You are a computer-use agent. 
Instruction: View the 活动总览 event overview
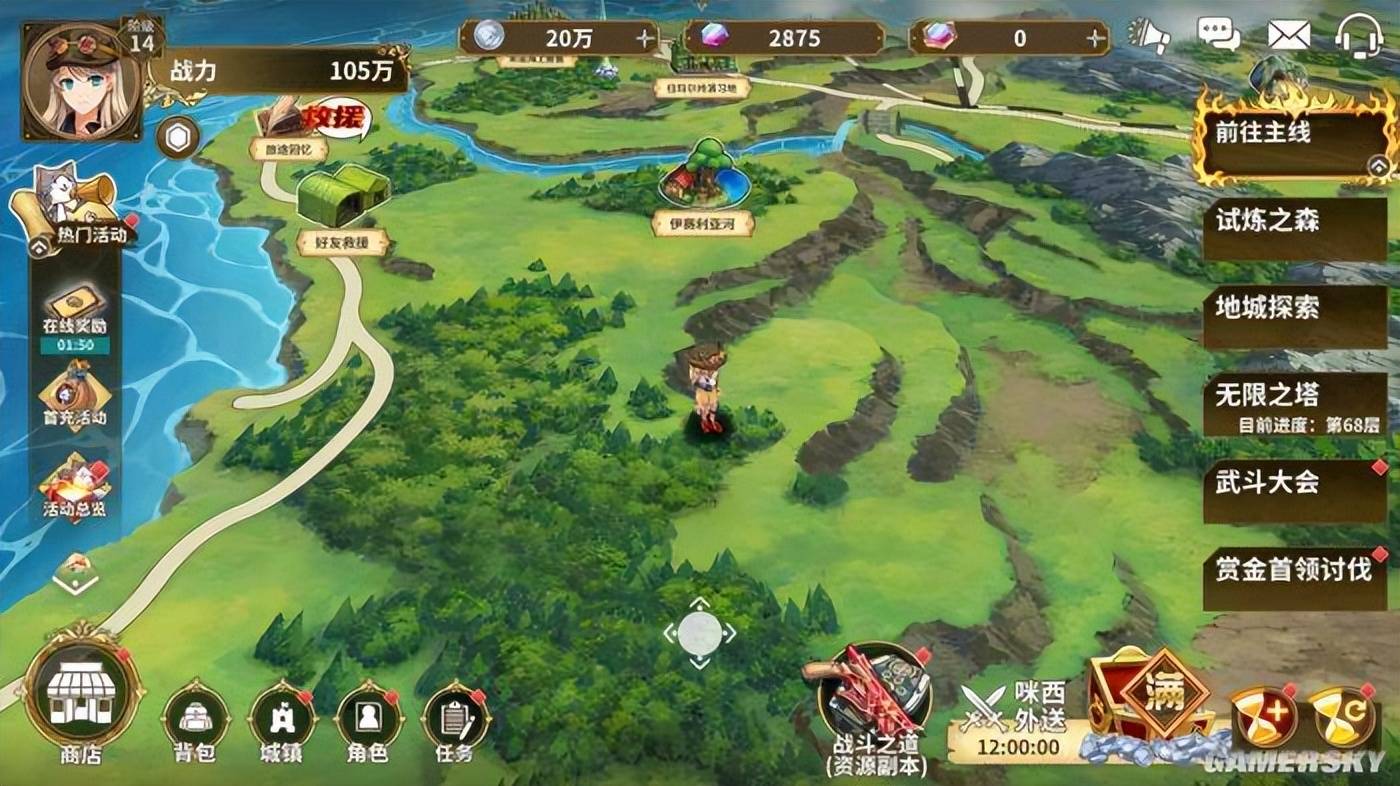coord(75,487)
